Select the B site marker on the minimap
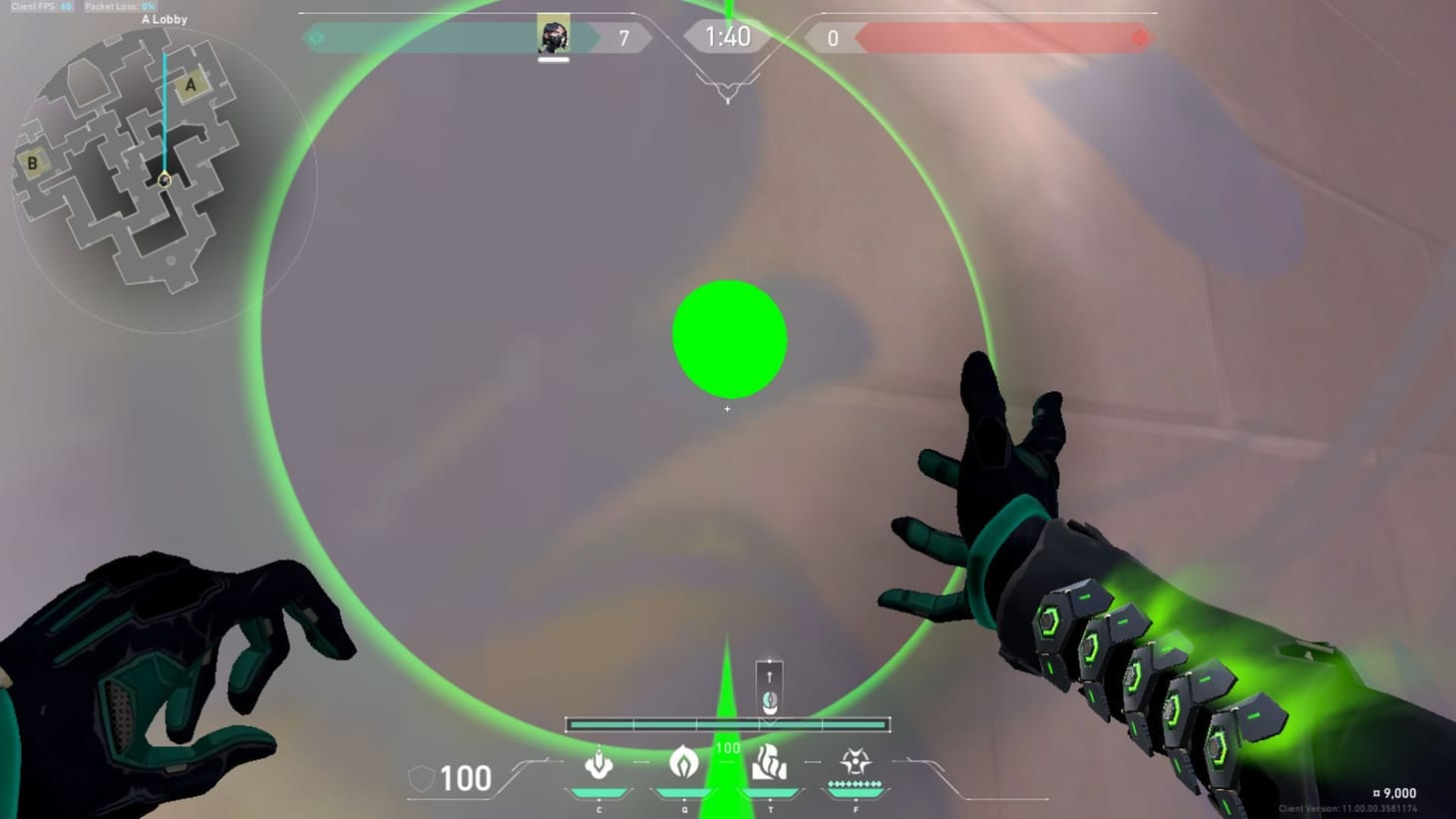Viewport: 1456px width, 819px height. click(x=33, y=162)
